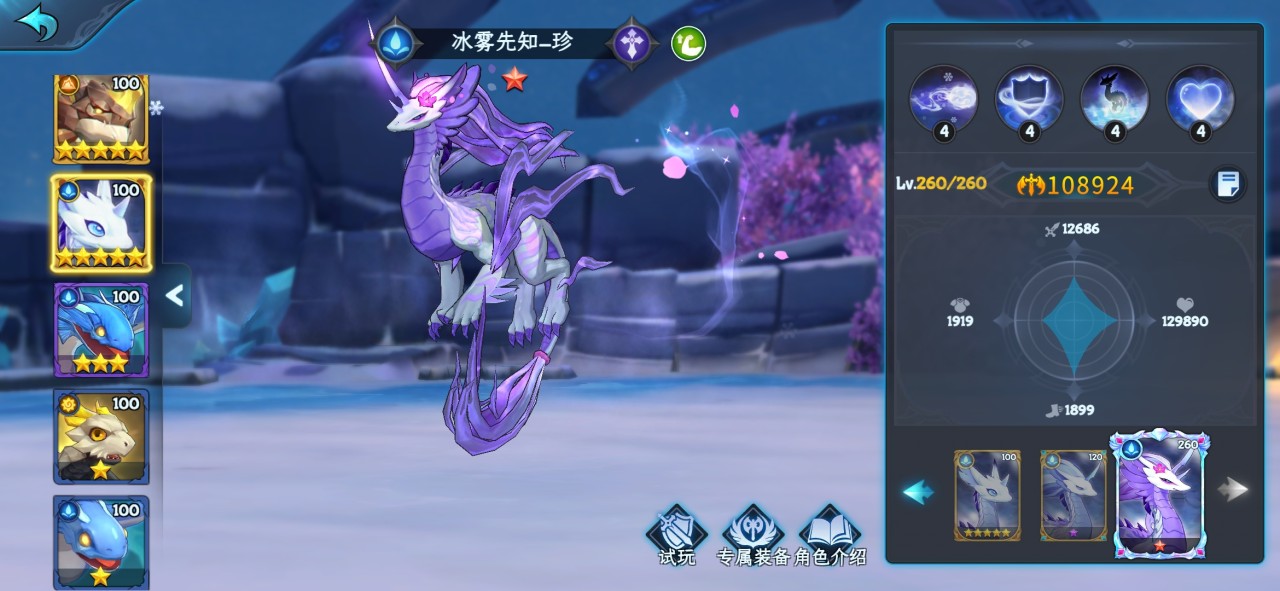Show previous evolution forms with left arrow
The height and width of the screenshot is (591, 1280).
[x=918, y=491]
